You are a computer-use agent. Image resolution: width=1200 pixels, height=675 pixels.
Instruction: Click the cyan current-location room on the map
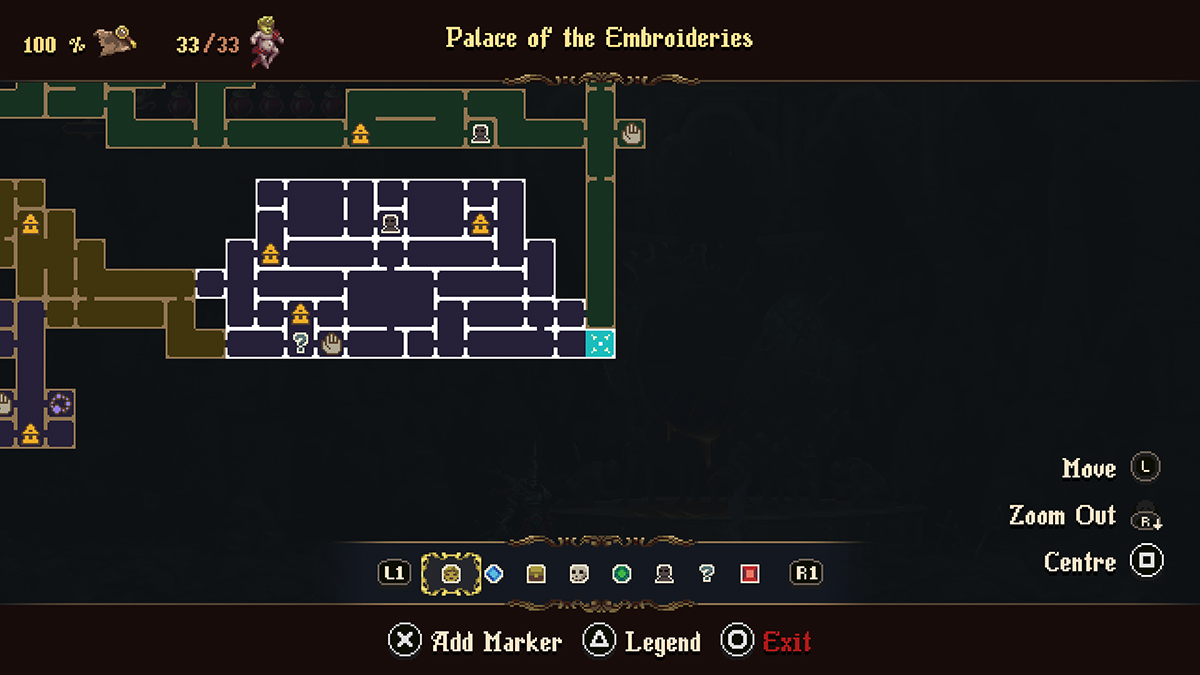pyautogui.click(x=600, y=343)
